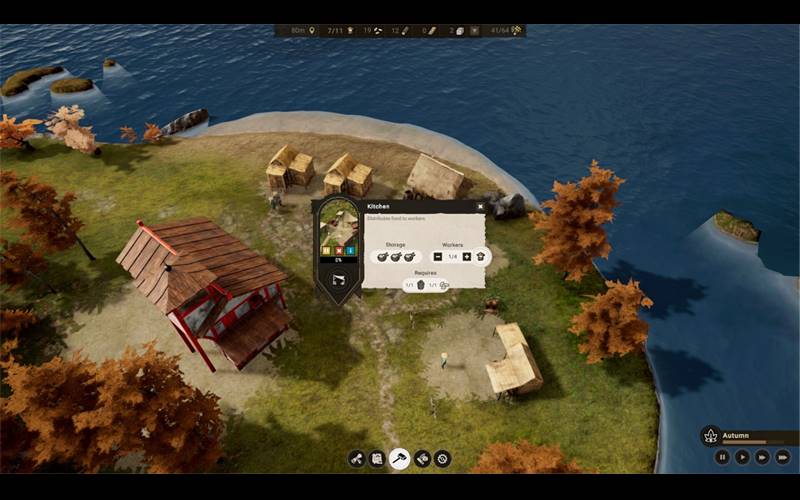Click the red X button under the Kitchen portrait

coord(338,250)
